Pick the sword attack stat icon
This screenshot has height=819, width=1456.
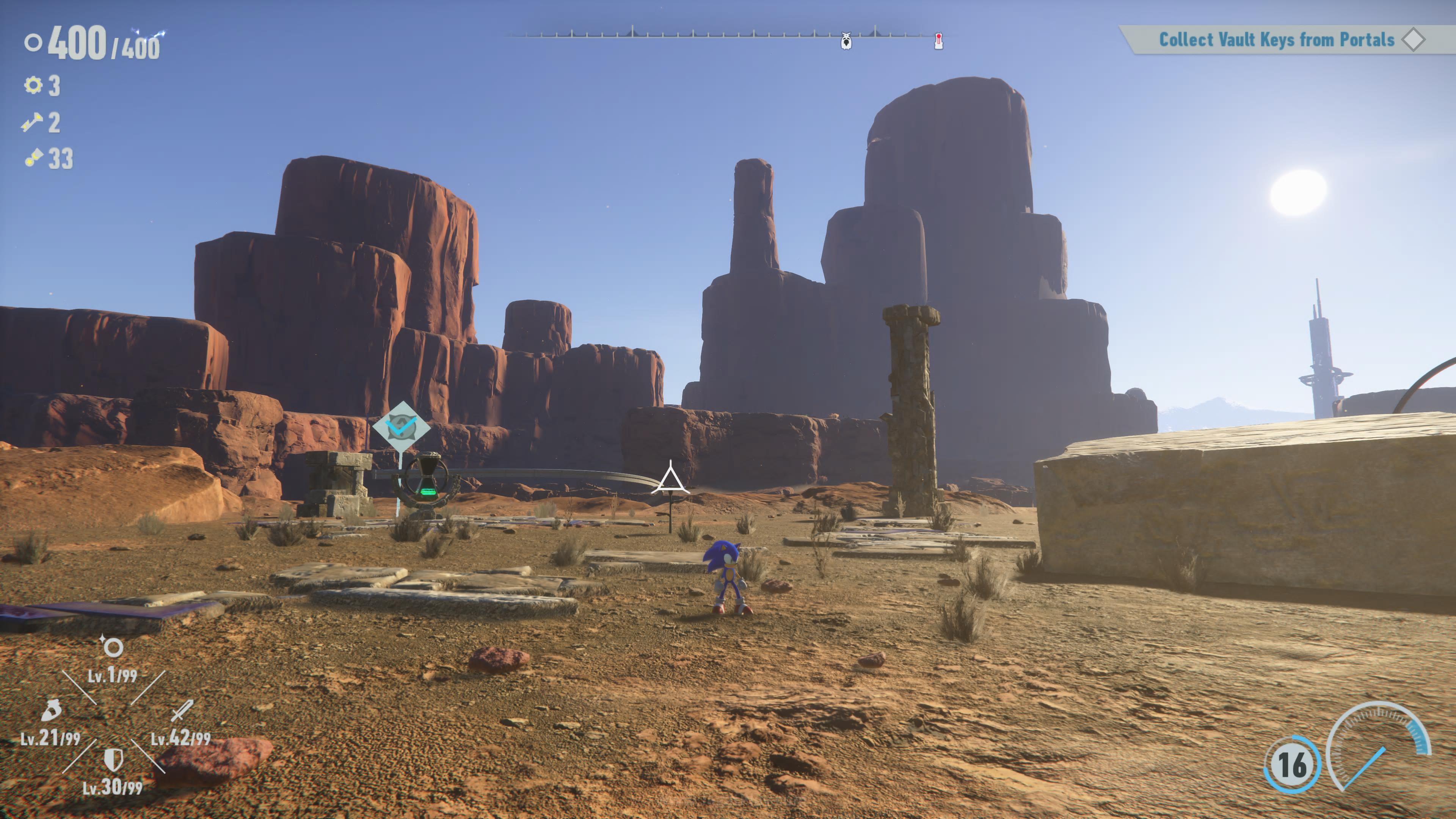[182, 710]
